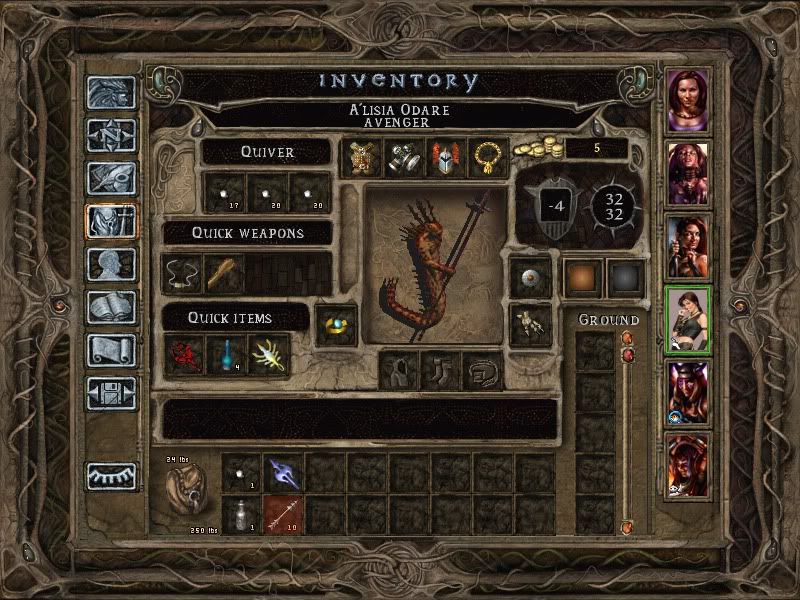
Task: Pick the round shield slot
Action: [530, 278]
